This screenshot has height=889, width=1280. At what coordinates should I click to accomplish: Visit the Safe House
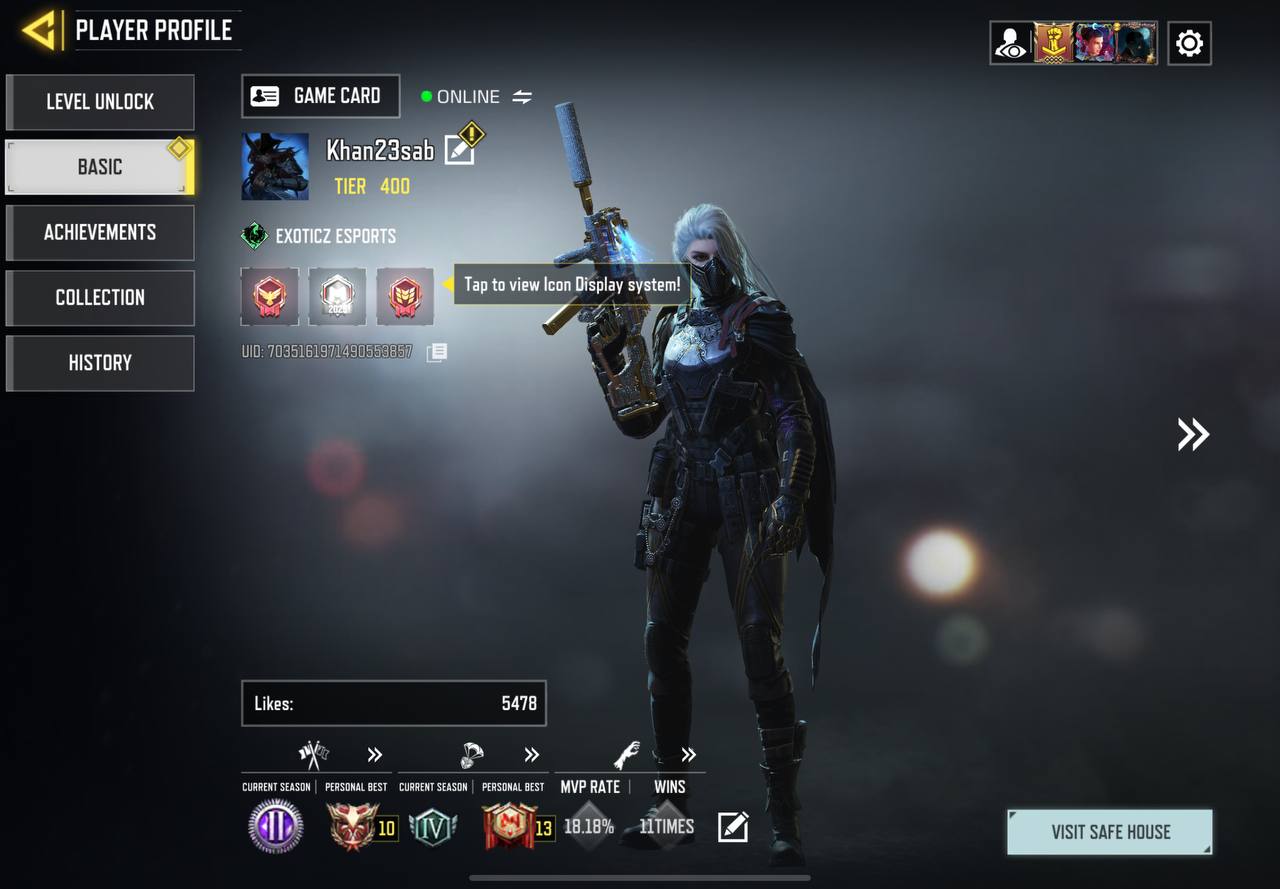1110,832
